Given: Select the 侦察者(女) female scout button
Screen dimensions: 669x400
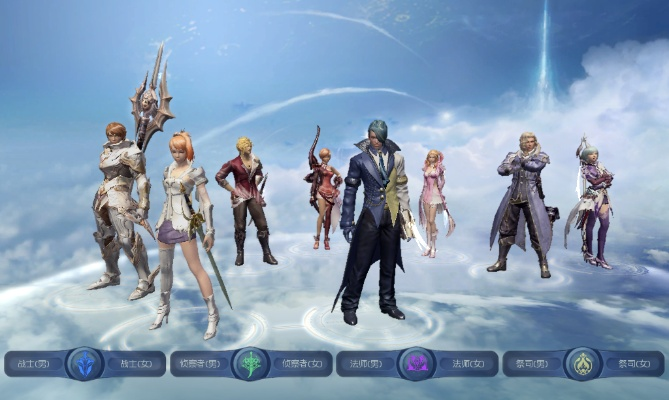Looking at the screenshot, I should pyautogui.click(x=301, y=364).
